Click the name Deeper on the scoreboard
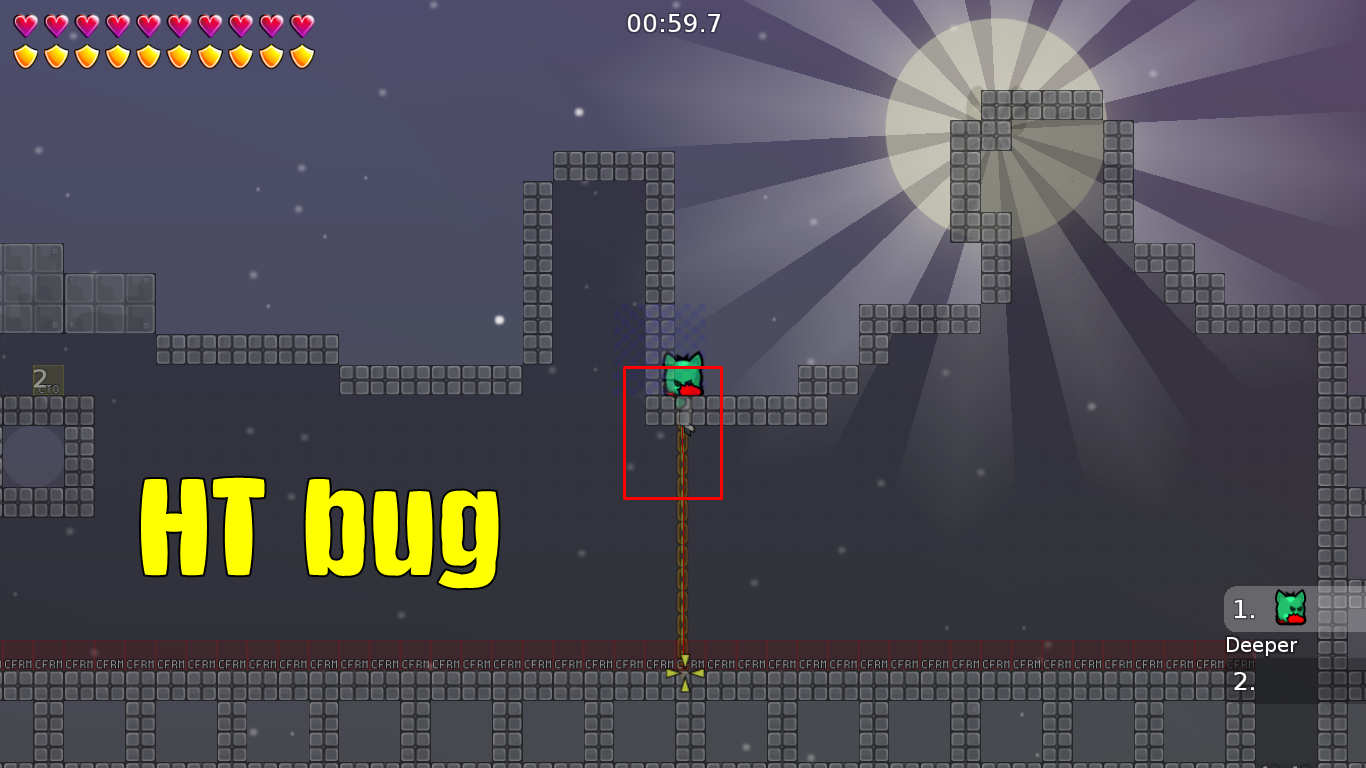The image size is (1366, 768). click(1262, 645)
